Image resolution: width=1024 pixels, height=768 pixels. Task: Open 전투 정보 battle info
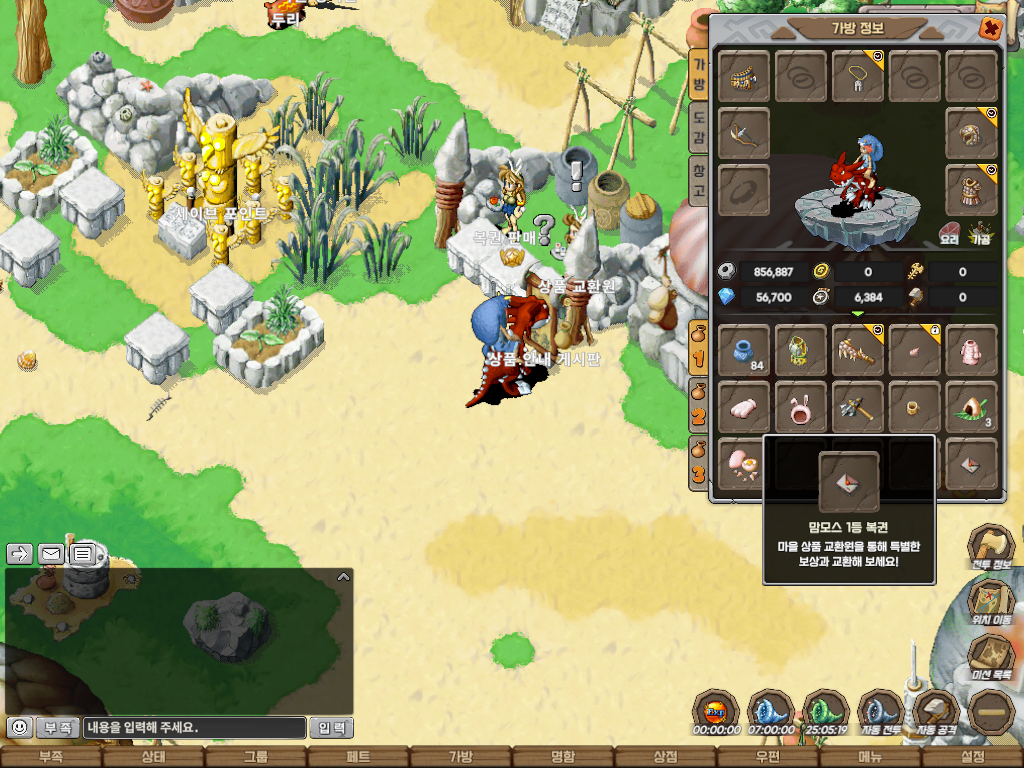pos(991,549)
